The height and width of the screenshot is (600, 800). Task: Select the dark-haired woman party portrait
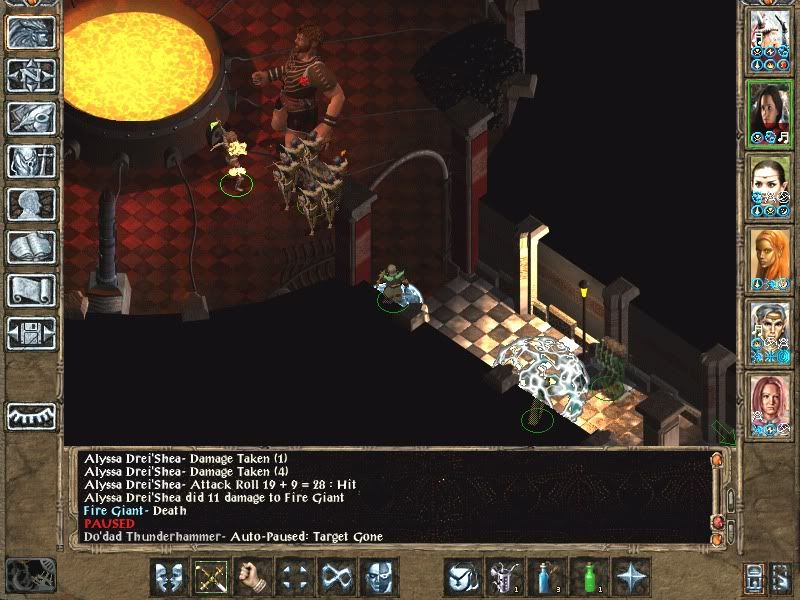pos(769,114)
